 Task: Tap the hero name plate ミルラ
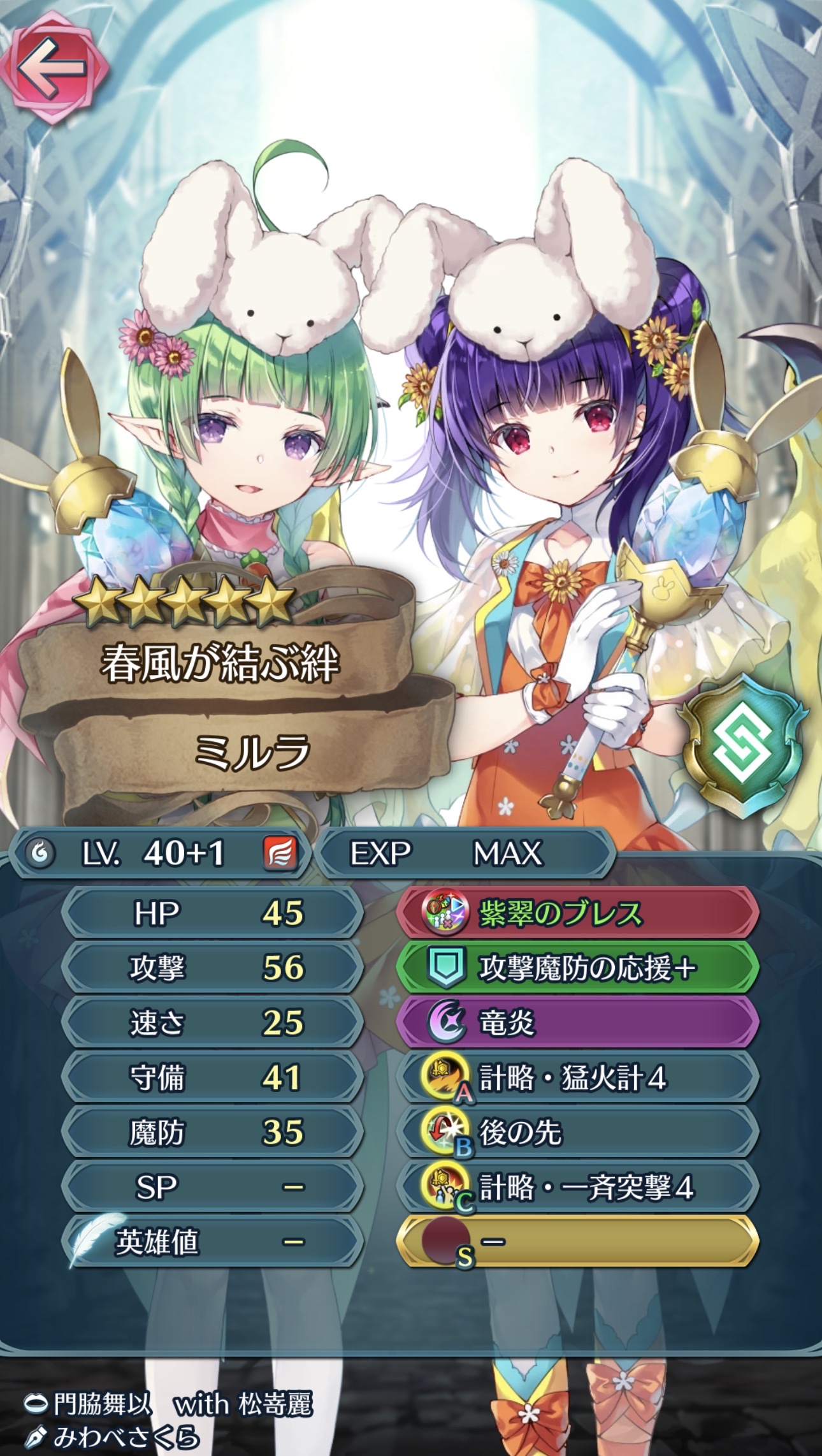click(x=252, y=751)
